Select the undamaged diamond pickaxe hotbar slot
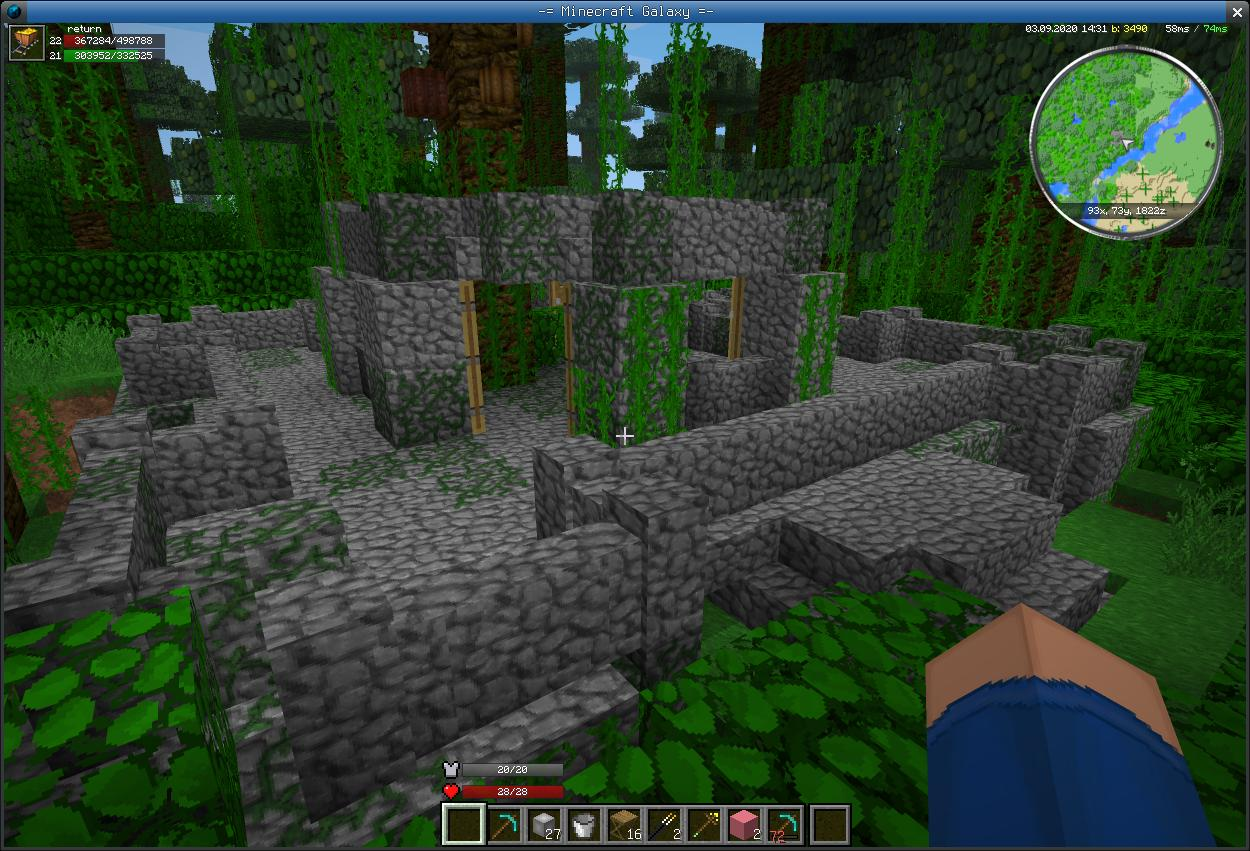The image size is (1250, 851). (x=503, y=825)
